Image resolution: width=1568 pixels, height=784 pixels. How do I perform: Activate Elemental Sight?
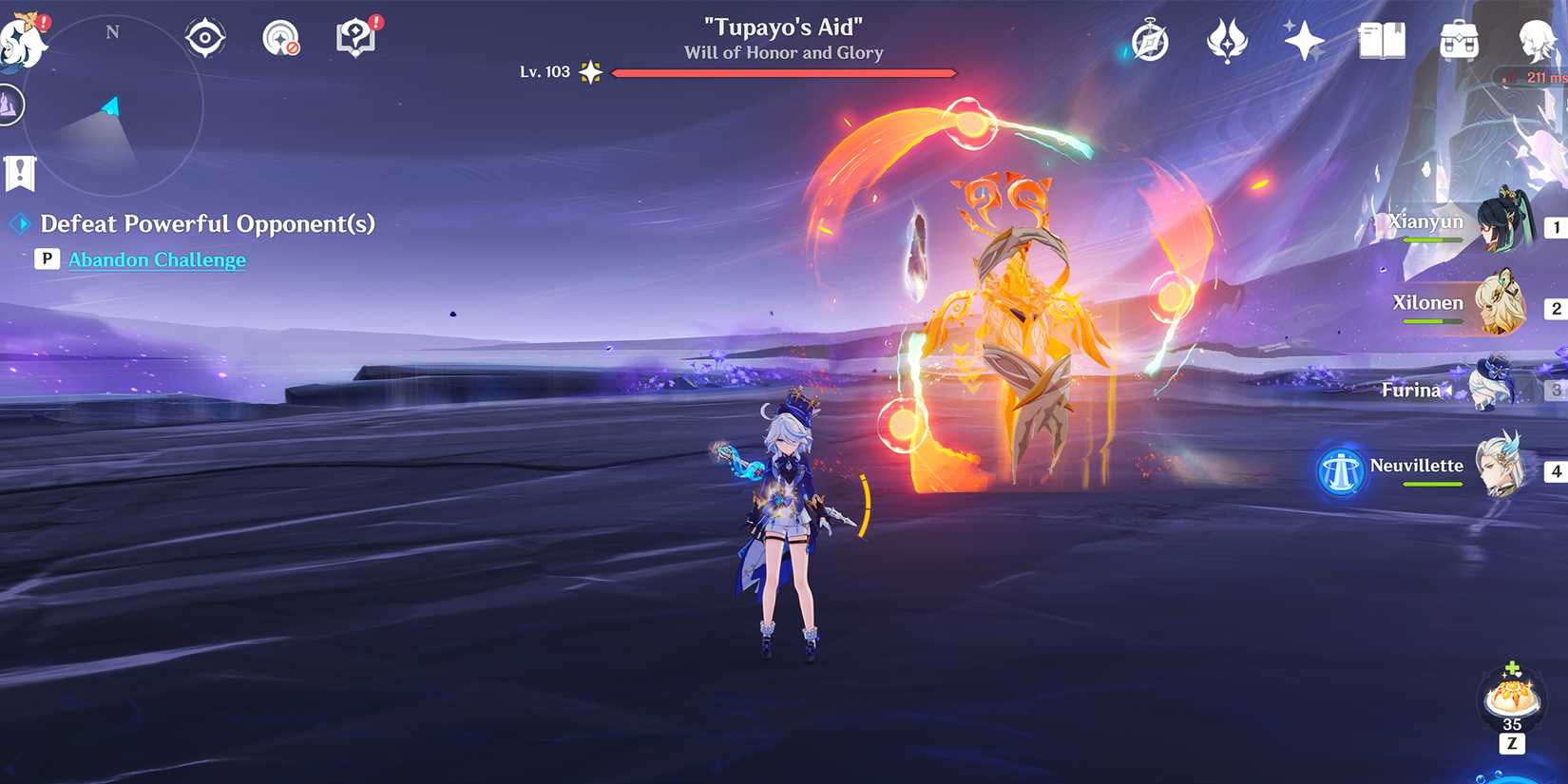coord(205,36)
